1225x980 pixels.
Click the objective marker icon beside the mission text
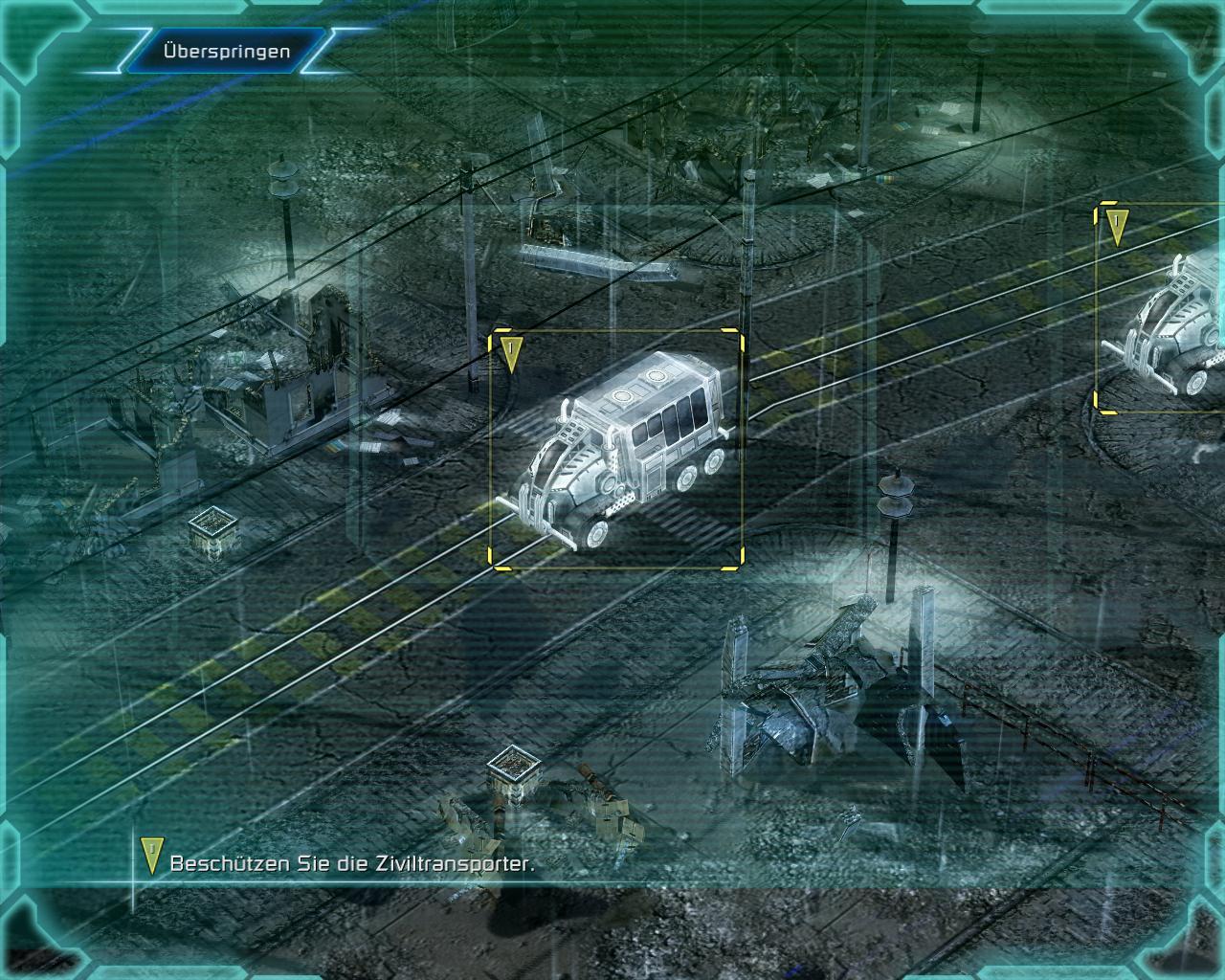(x=150, y=857)
